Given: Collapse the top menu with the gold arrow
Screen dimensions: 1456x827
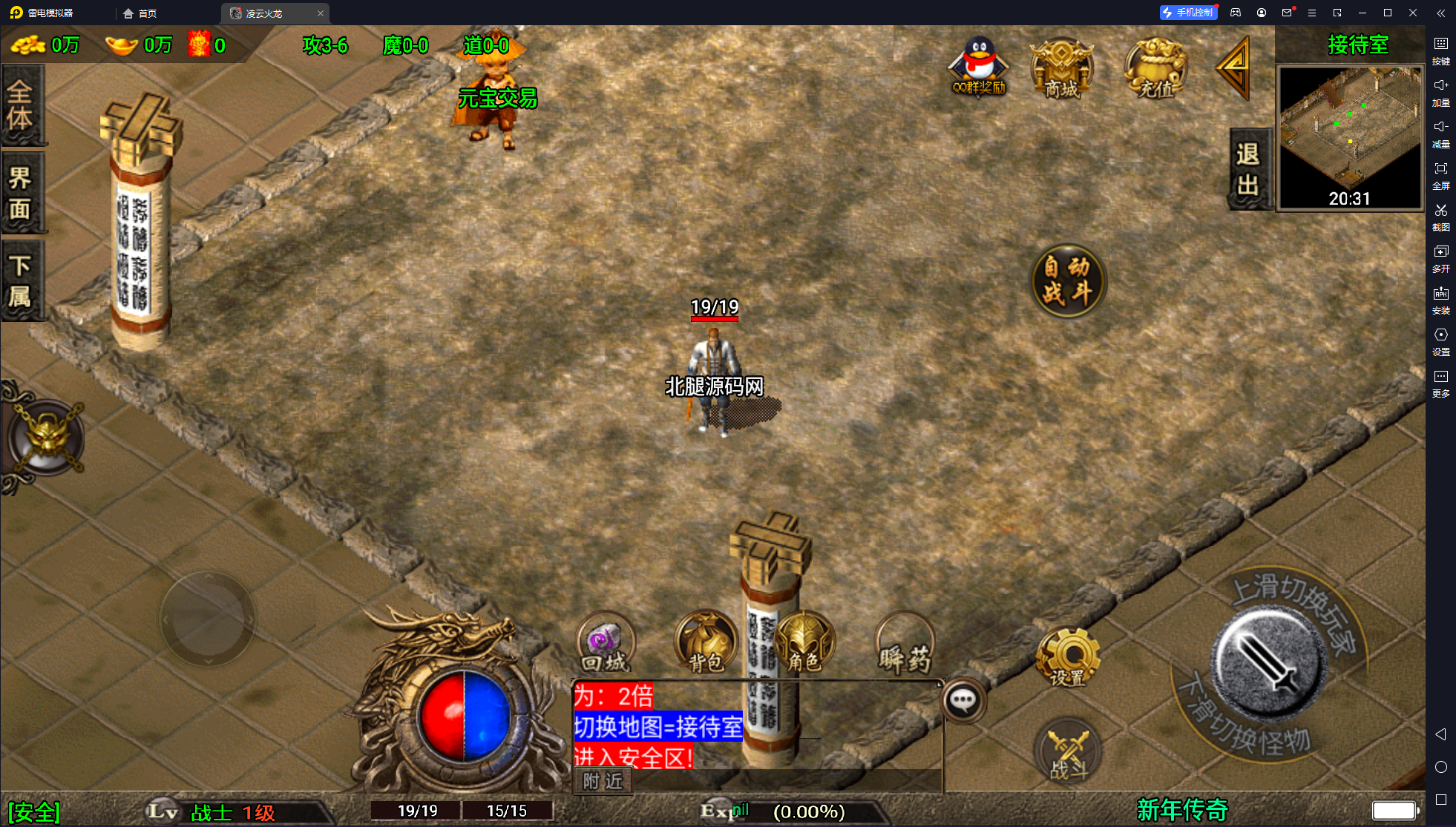Looking at the screenshot, I should pos(1234,68).
